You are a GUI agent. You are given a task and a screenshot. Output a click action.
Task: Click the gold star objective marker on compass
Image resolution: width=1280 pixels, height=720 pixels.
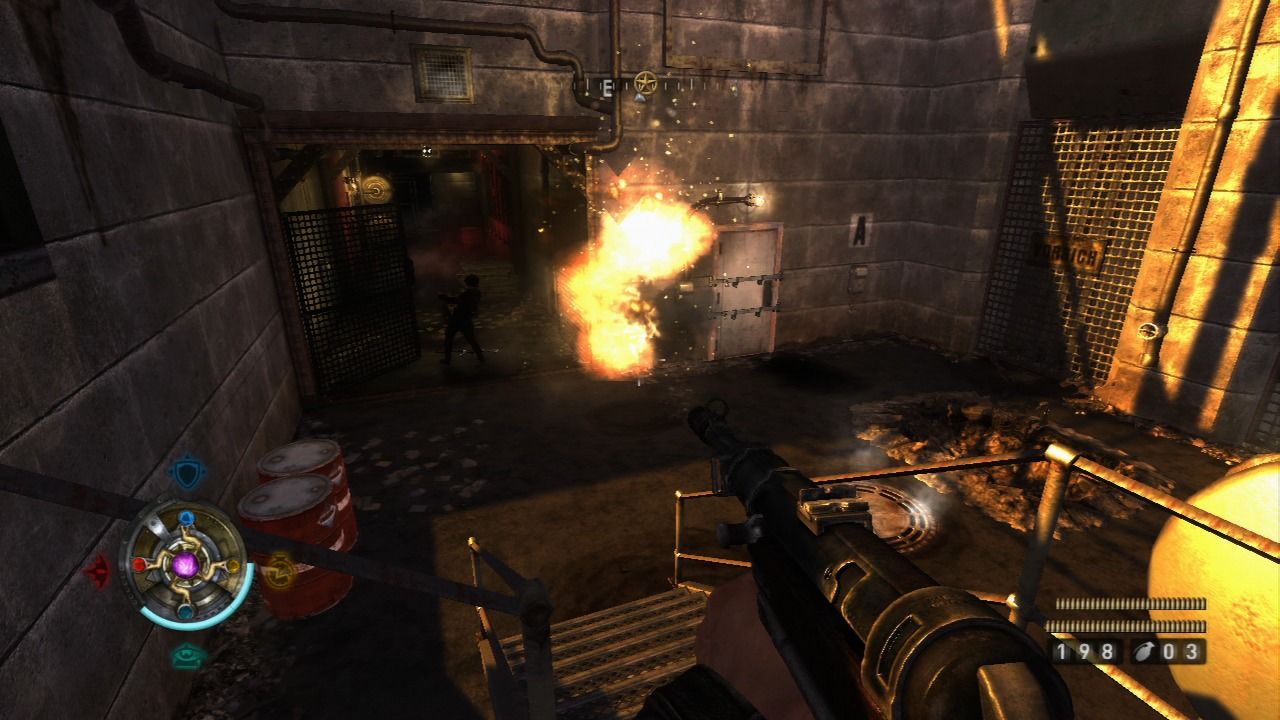pos(646,83)
